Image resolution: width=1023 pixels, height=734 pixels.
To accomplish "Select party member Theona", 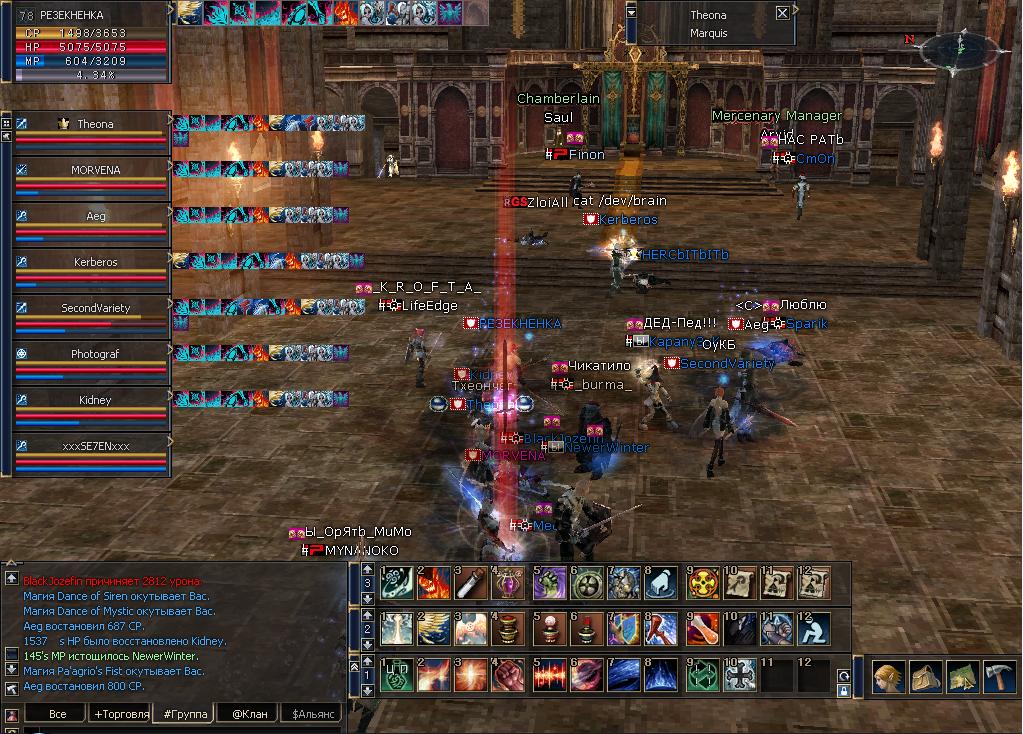I will [x=95, y=124].
